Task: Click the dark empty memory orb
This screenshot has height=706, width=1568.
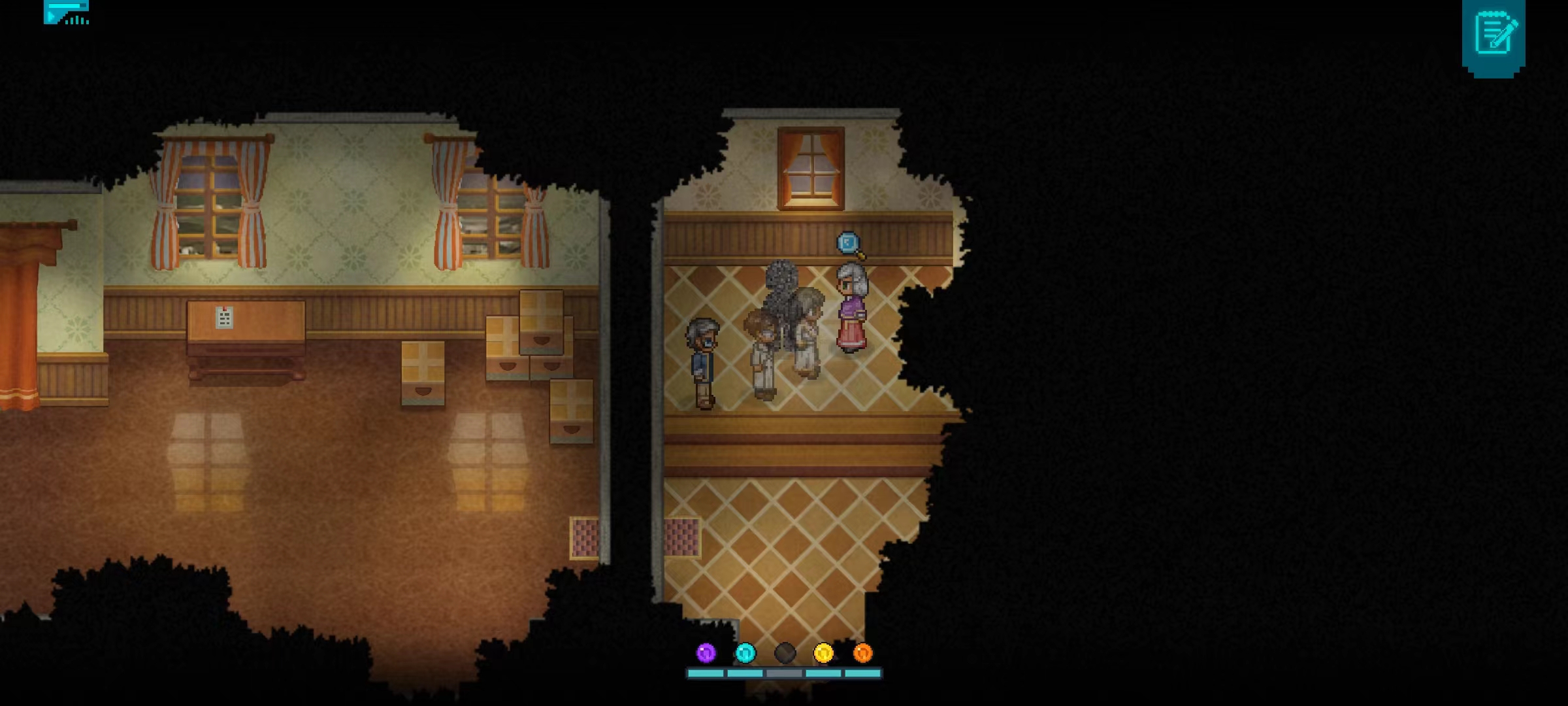Action: click(x=785, y=652)
